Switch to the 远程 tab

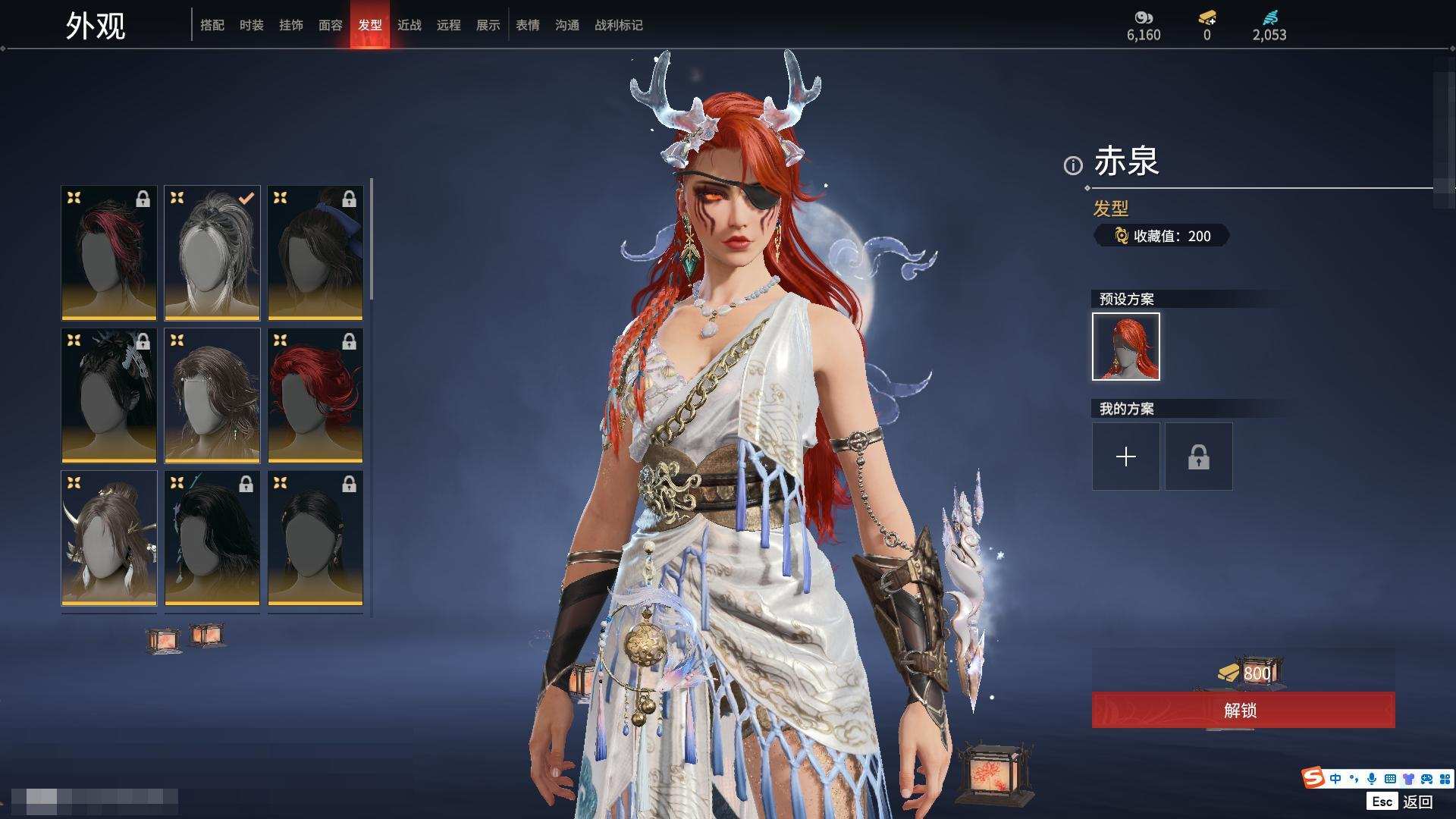click(448, 25)
